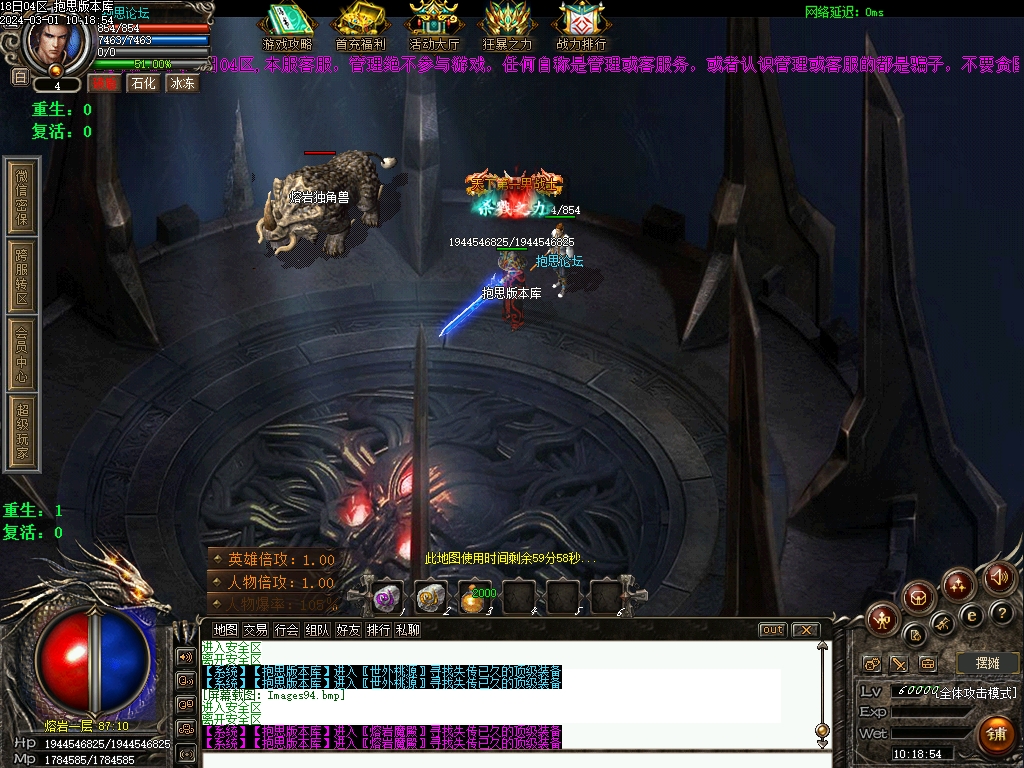Select the 私聊 private chat tab
Image resolution: width=1024 pixels, height=768 pixels.
[408, 630]
